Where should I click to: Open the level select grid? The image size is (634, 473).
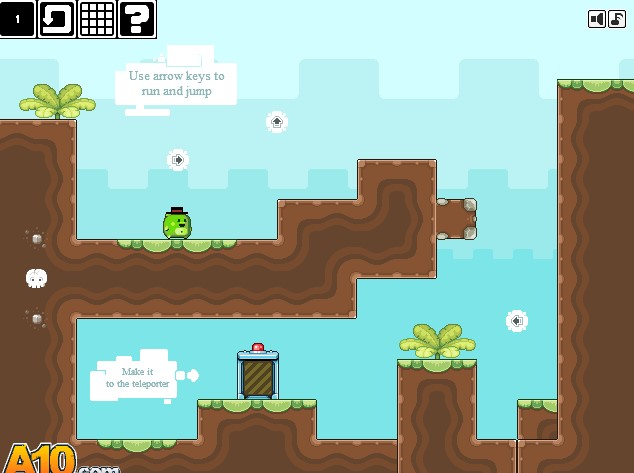click(97, 19)
